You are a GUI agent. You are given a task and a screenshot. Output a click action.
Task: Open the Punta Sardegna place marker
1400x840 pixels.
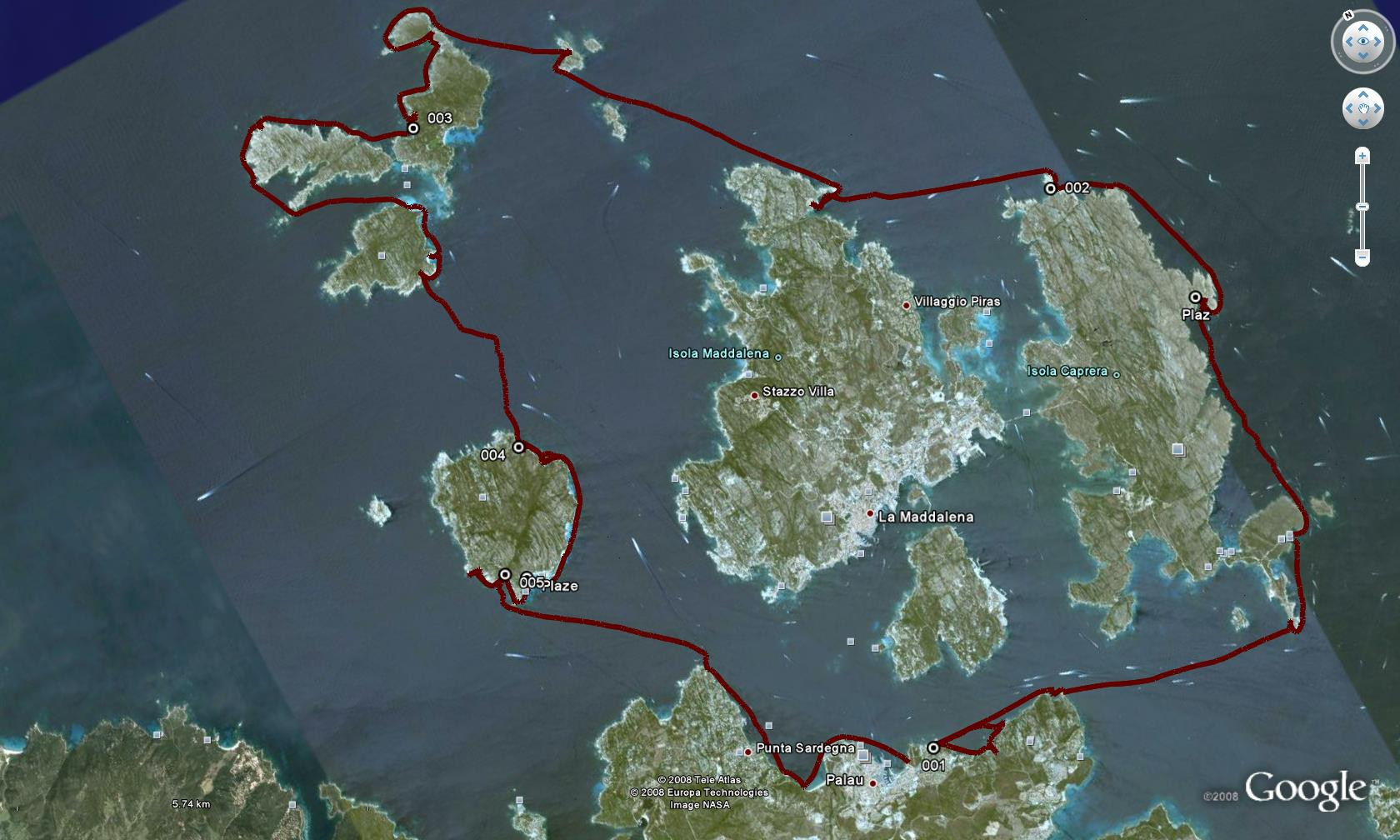tap(748, 752)
